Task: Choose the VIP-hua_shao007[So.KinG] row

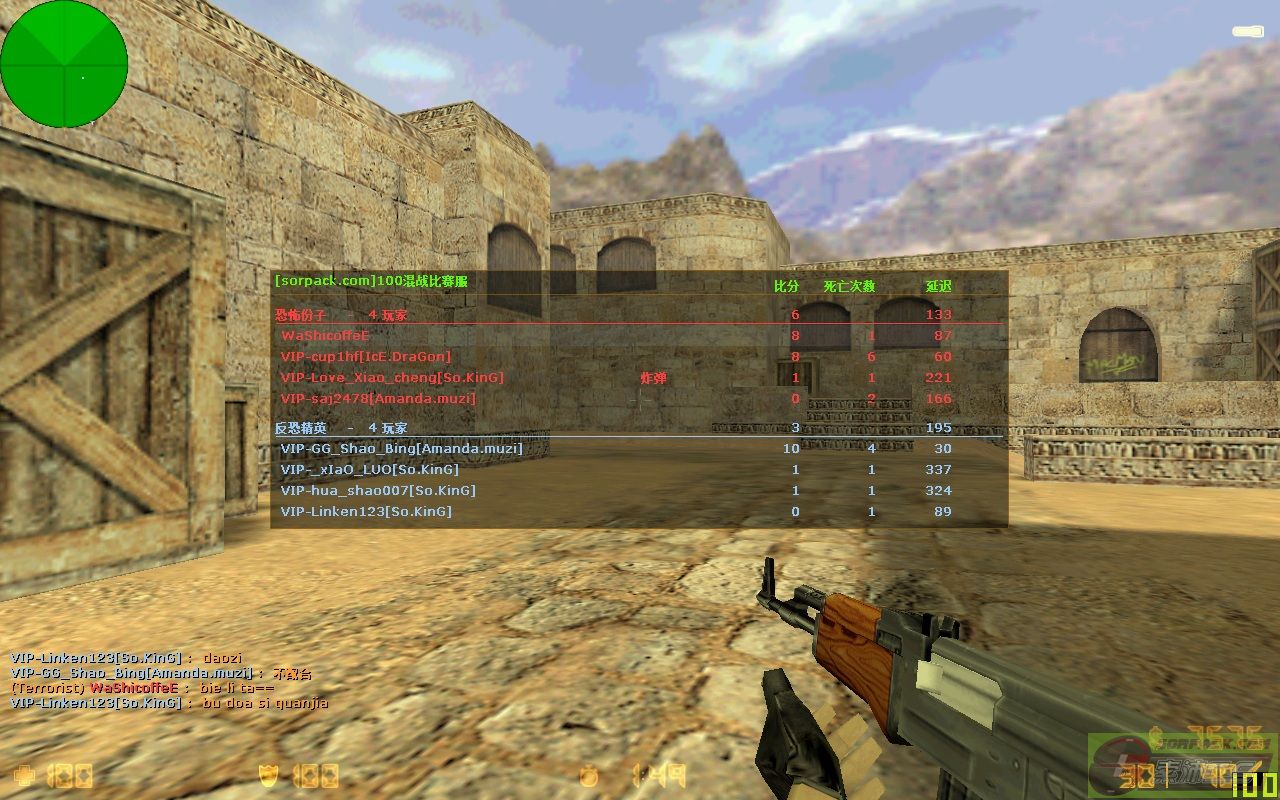Action: [378, 491]
